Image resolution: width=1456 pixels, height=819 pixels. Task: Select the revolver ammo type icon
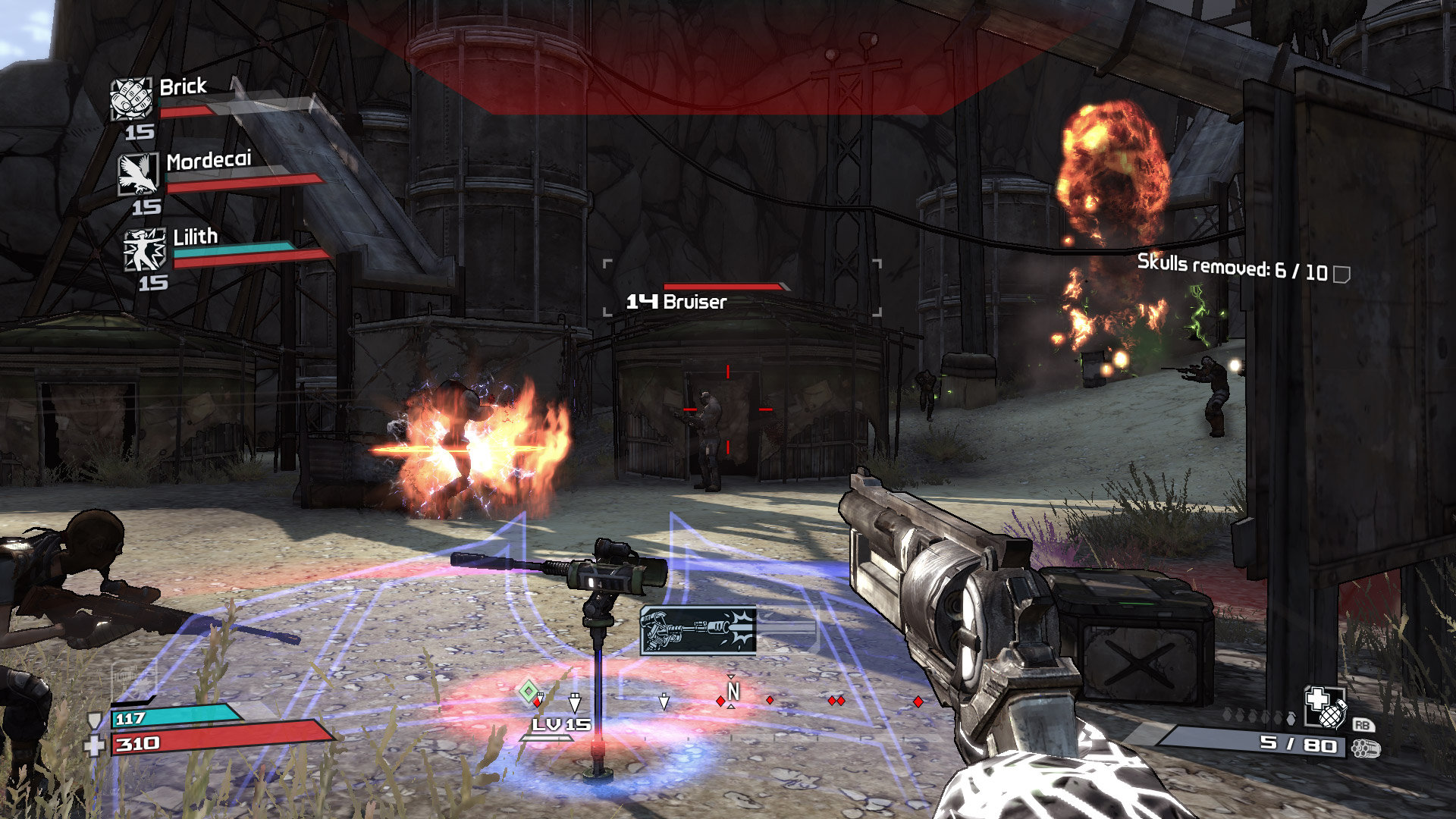[1366, 748]
